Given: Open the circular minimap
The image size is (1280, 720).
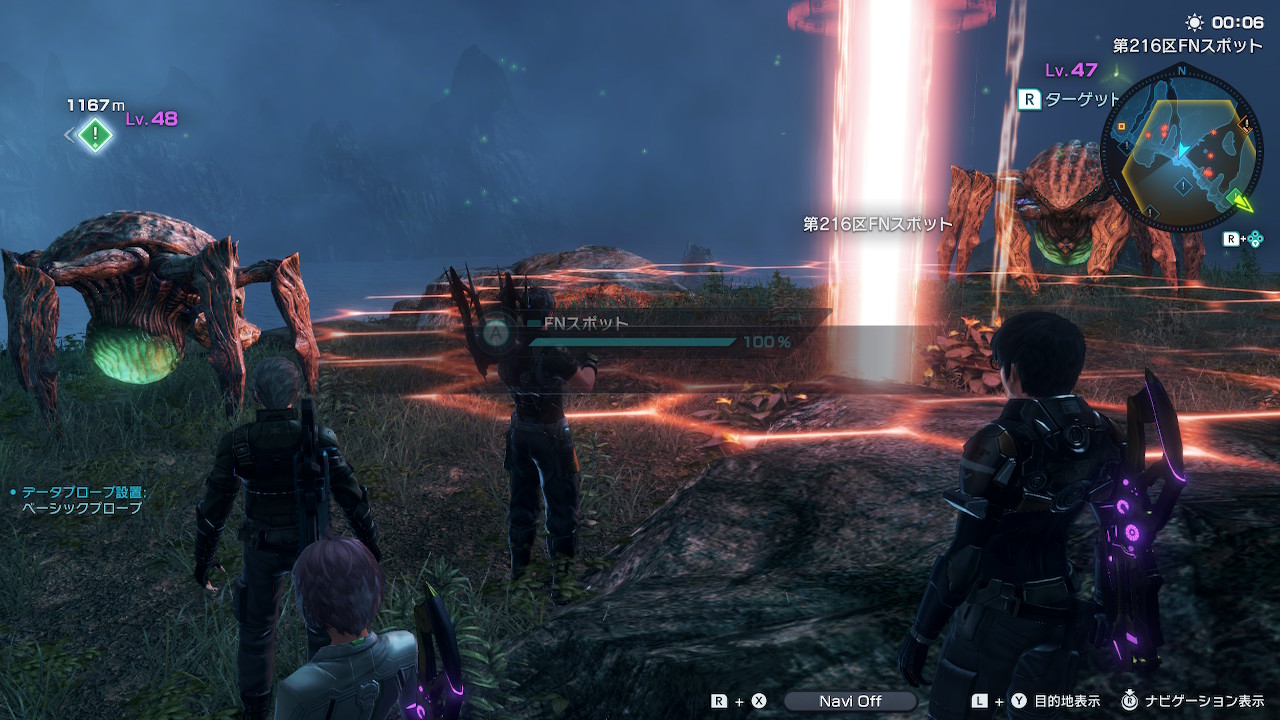Looking at the screenshot, I should coord(1180,148).
